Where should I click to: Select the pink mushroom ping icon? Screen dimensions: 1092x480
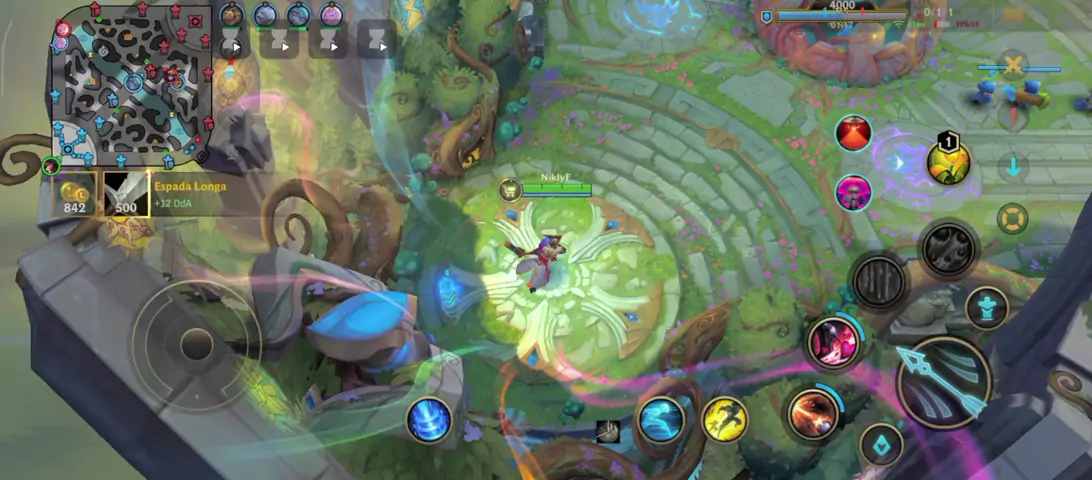pyautogui.click(x=853, y=191)
